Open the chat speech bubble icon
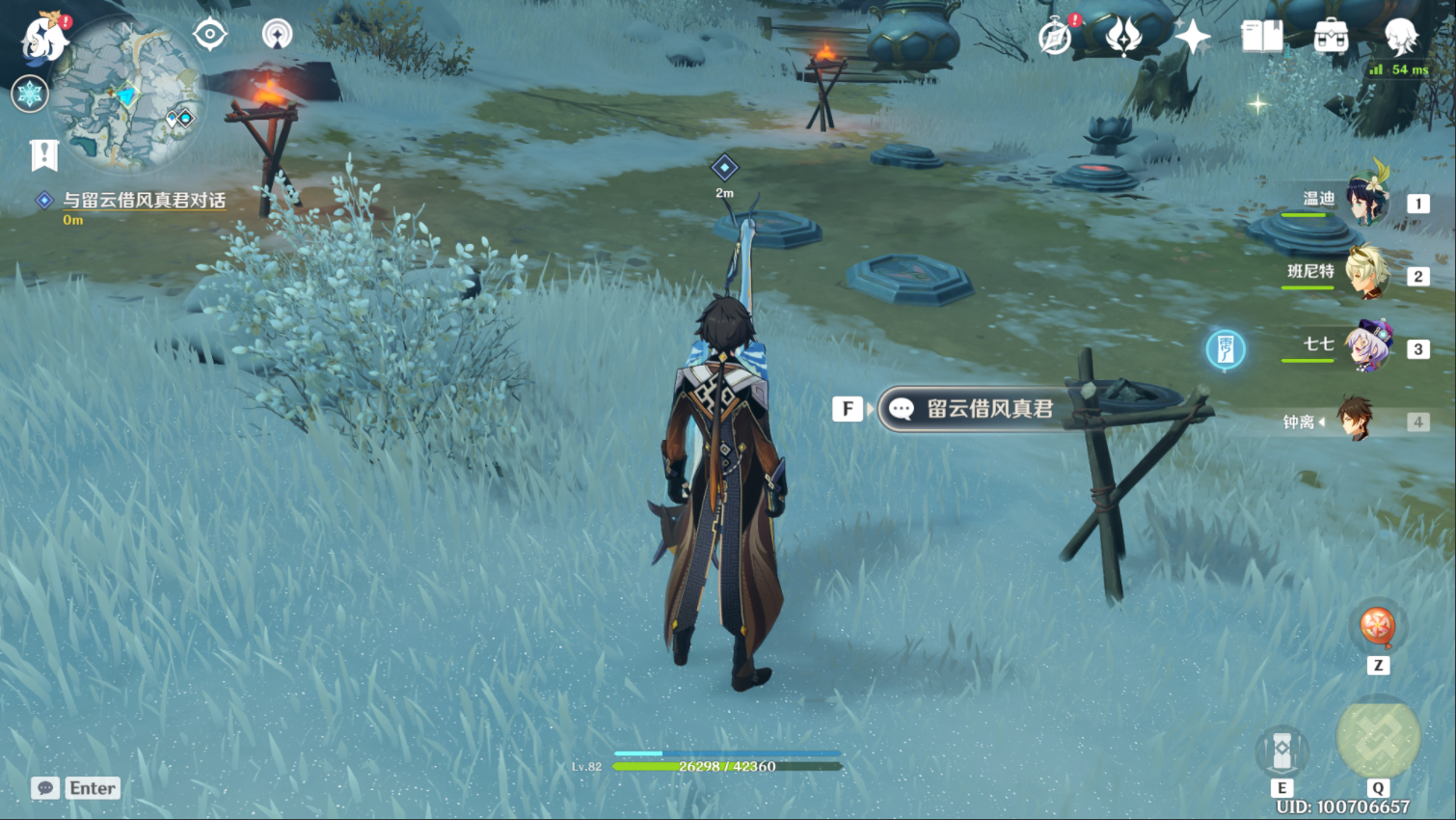This screenshot has width=1456, height=820. (45, 788)
